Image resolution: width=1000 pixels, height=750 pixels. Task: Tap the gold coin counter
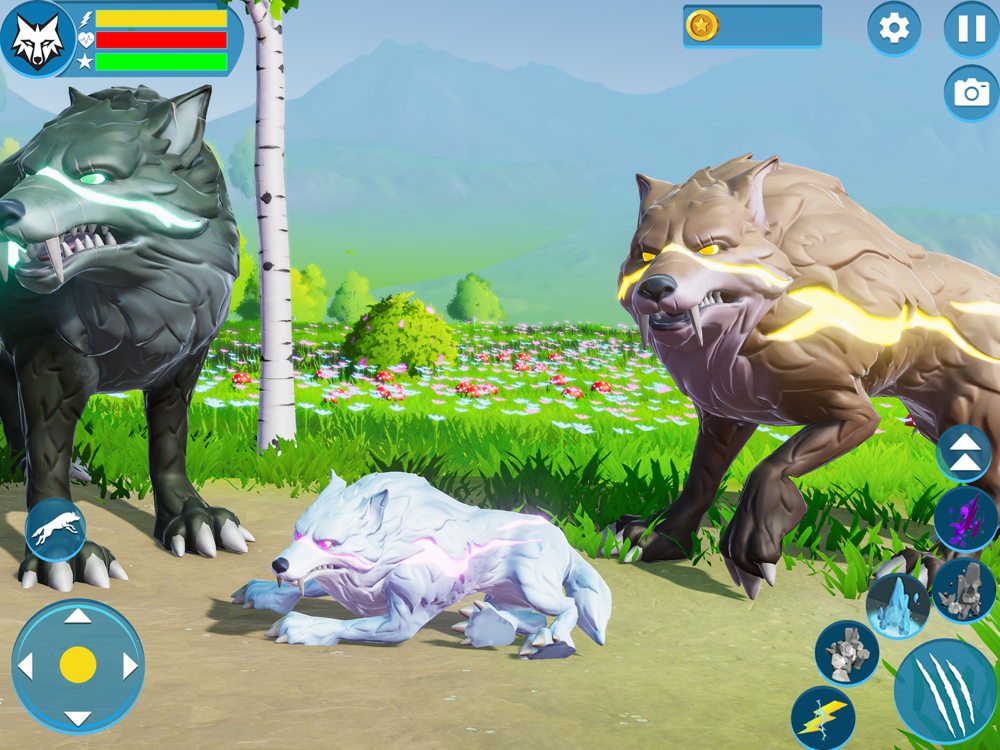[x=752, y=26]
